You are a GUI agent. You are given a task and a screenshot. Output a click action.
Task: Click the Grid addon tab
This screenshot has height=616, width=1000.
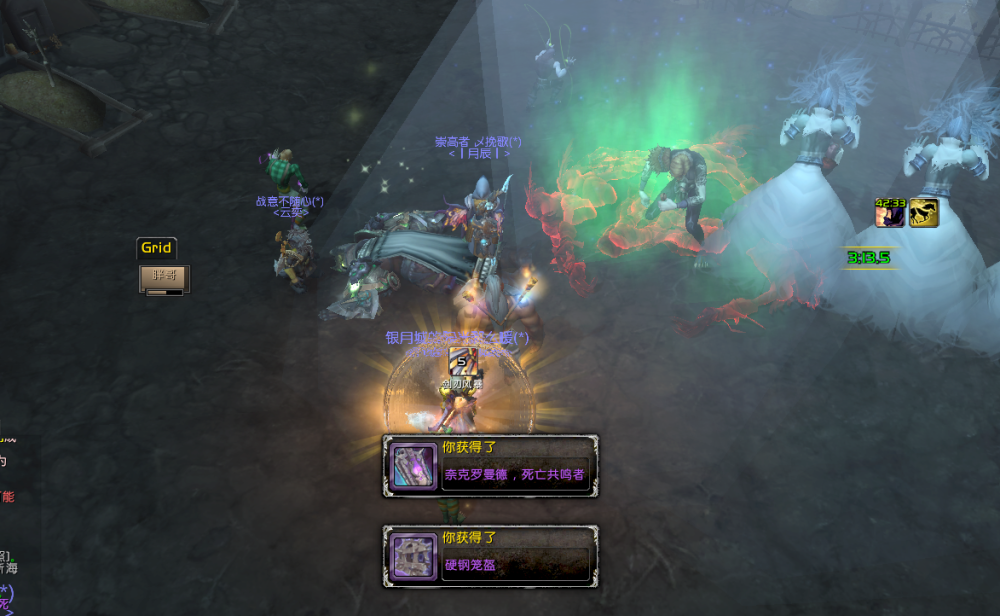tap(156, 248)
